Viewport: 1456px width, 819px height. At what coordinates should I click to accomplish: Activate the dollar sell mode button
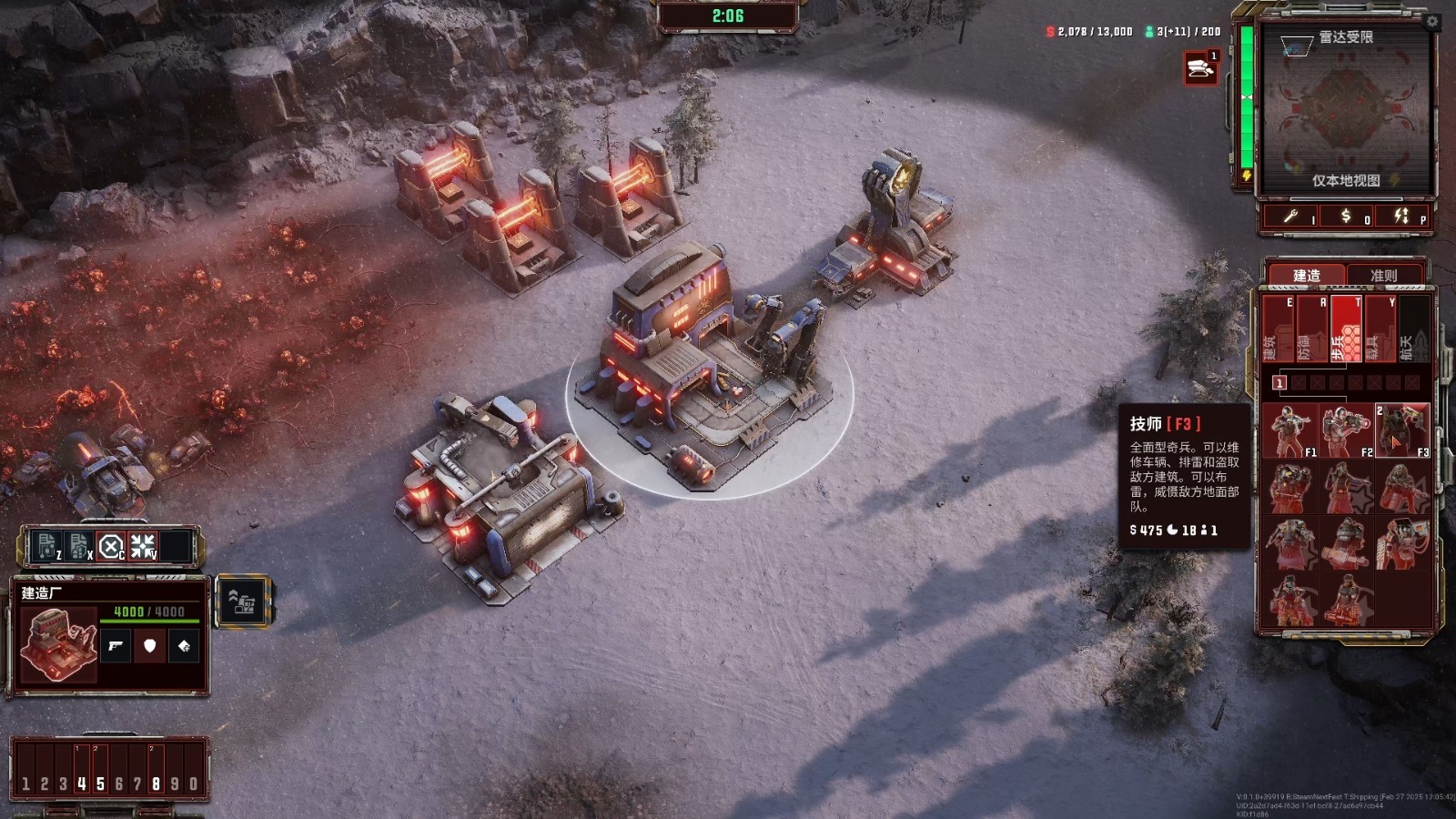point(1348,217)
